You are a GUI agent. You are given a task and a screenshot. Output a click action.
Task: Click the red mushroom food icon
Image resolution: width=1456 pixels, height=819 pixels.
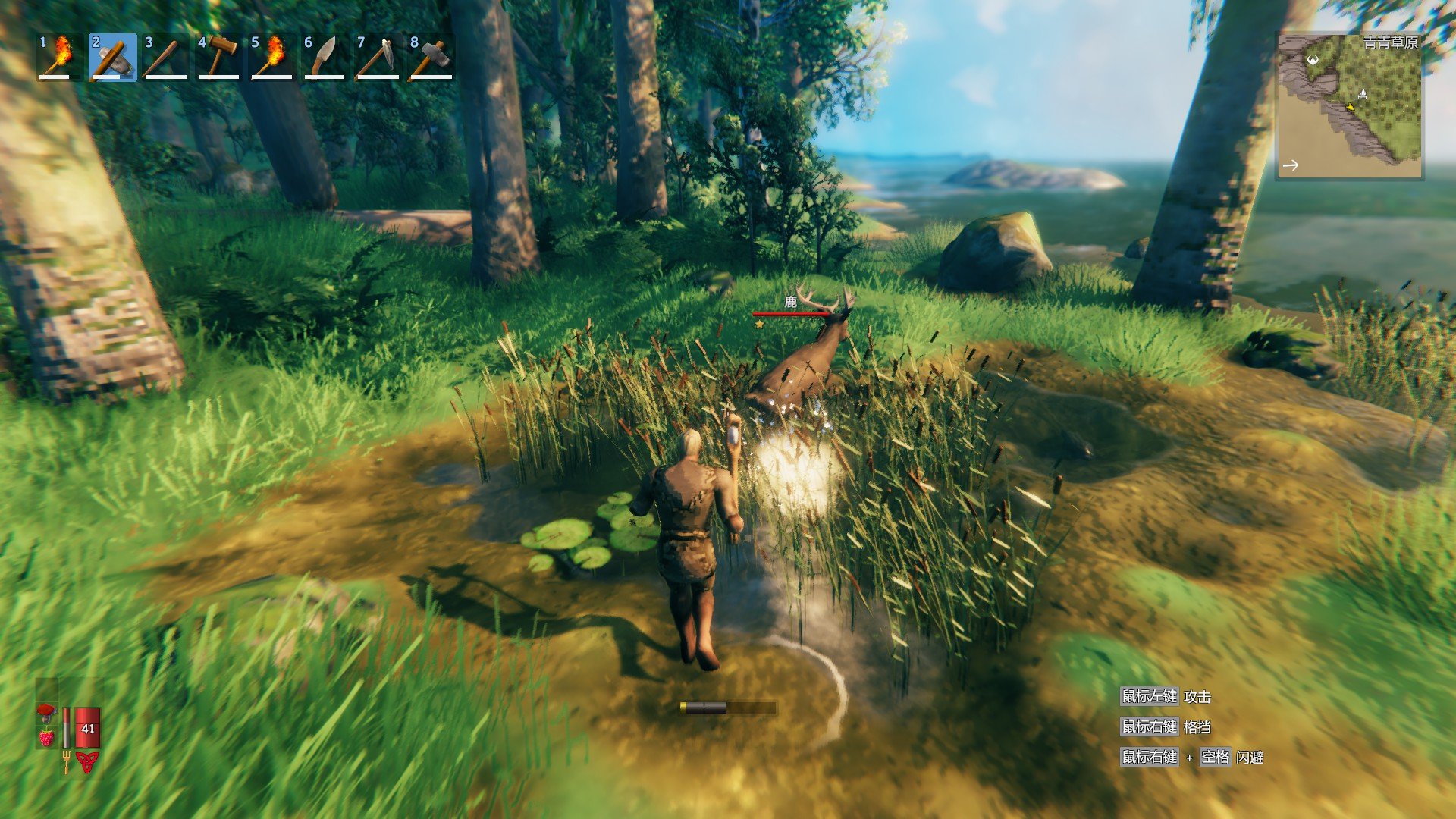[47, 713]
